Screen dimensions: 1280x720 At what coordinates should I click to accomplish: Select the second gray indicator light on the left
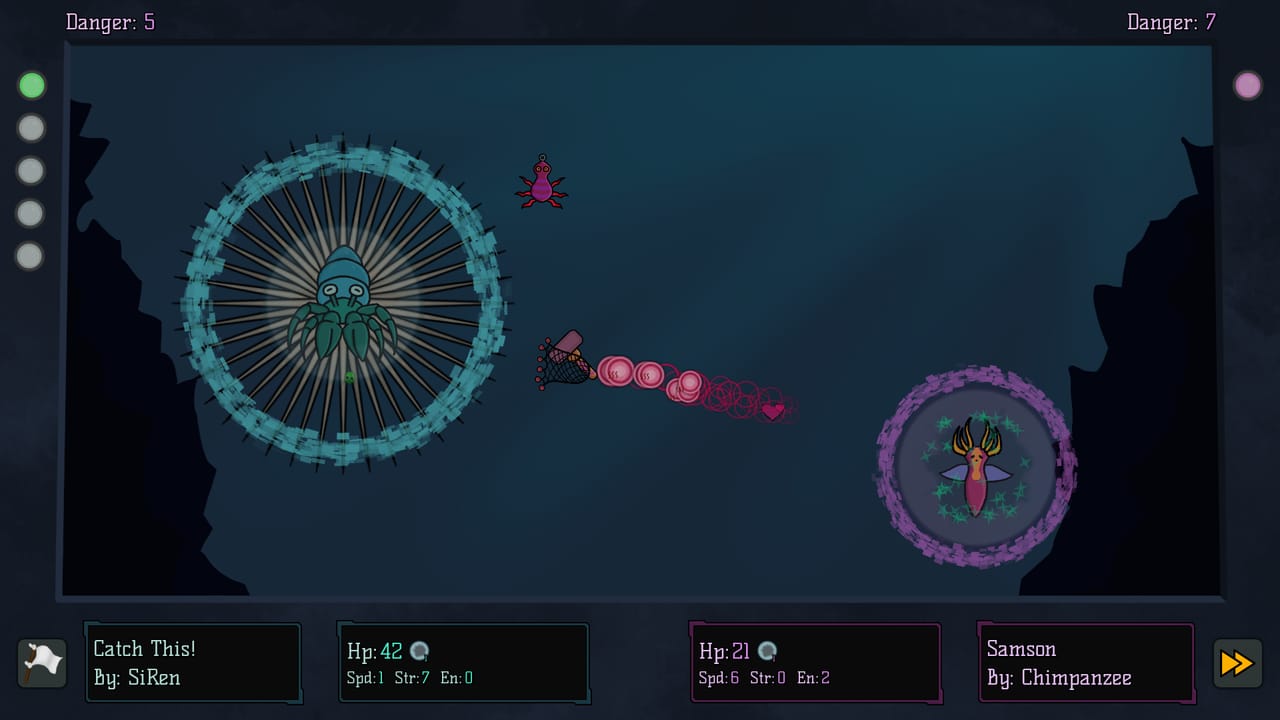coord(31,128)
